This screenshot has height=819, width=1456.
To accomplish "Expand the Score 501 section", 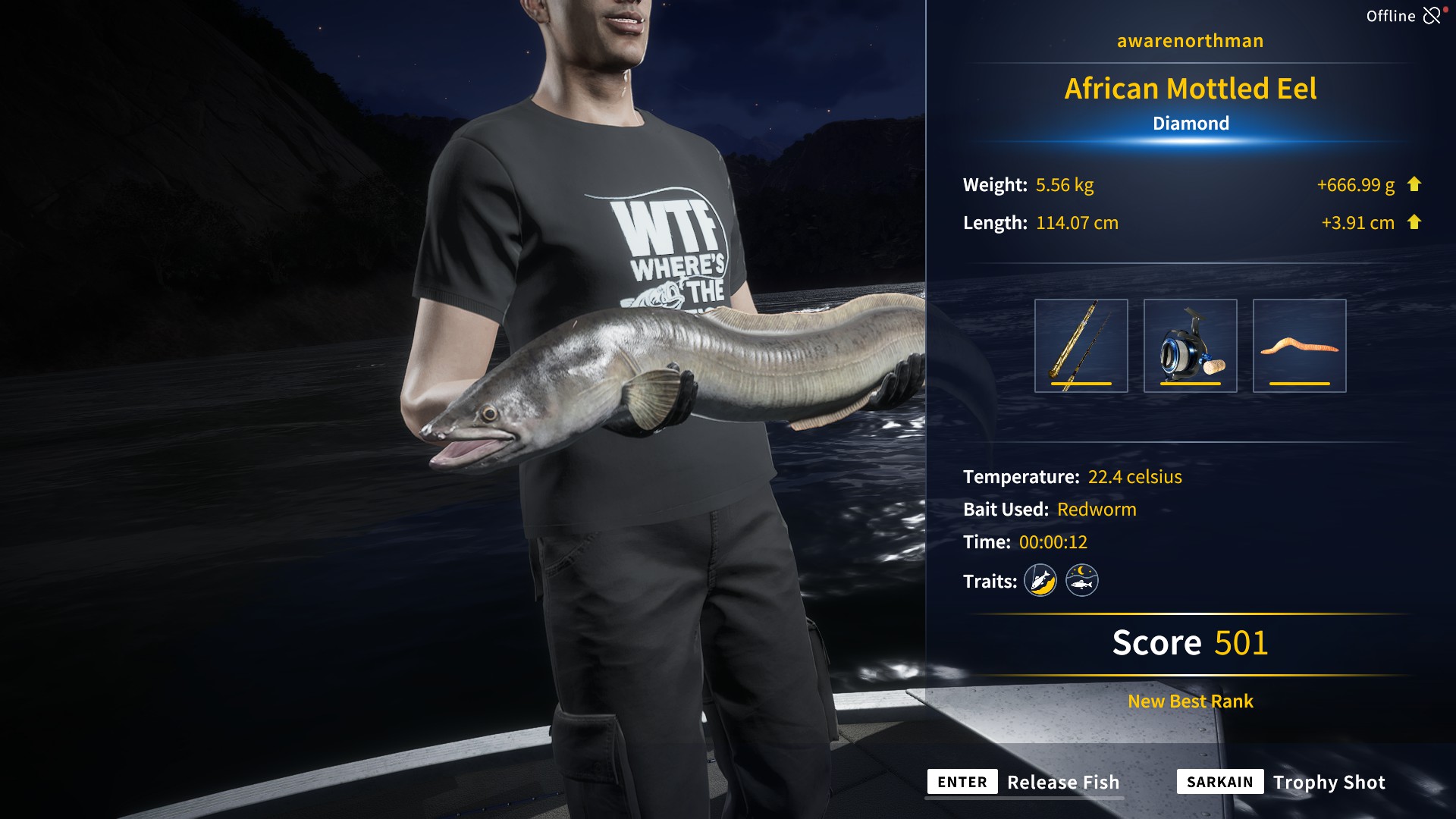I will [x=1188, y=642].
